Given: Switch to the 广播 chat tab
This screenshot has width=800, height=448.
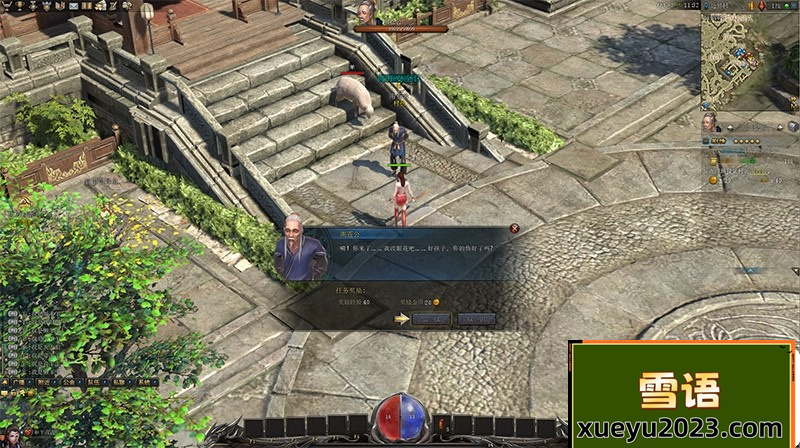Looking at the screenshot, I should click(x=18, y=381).
